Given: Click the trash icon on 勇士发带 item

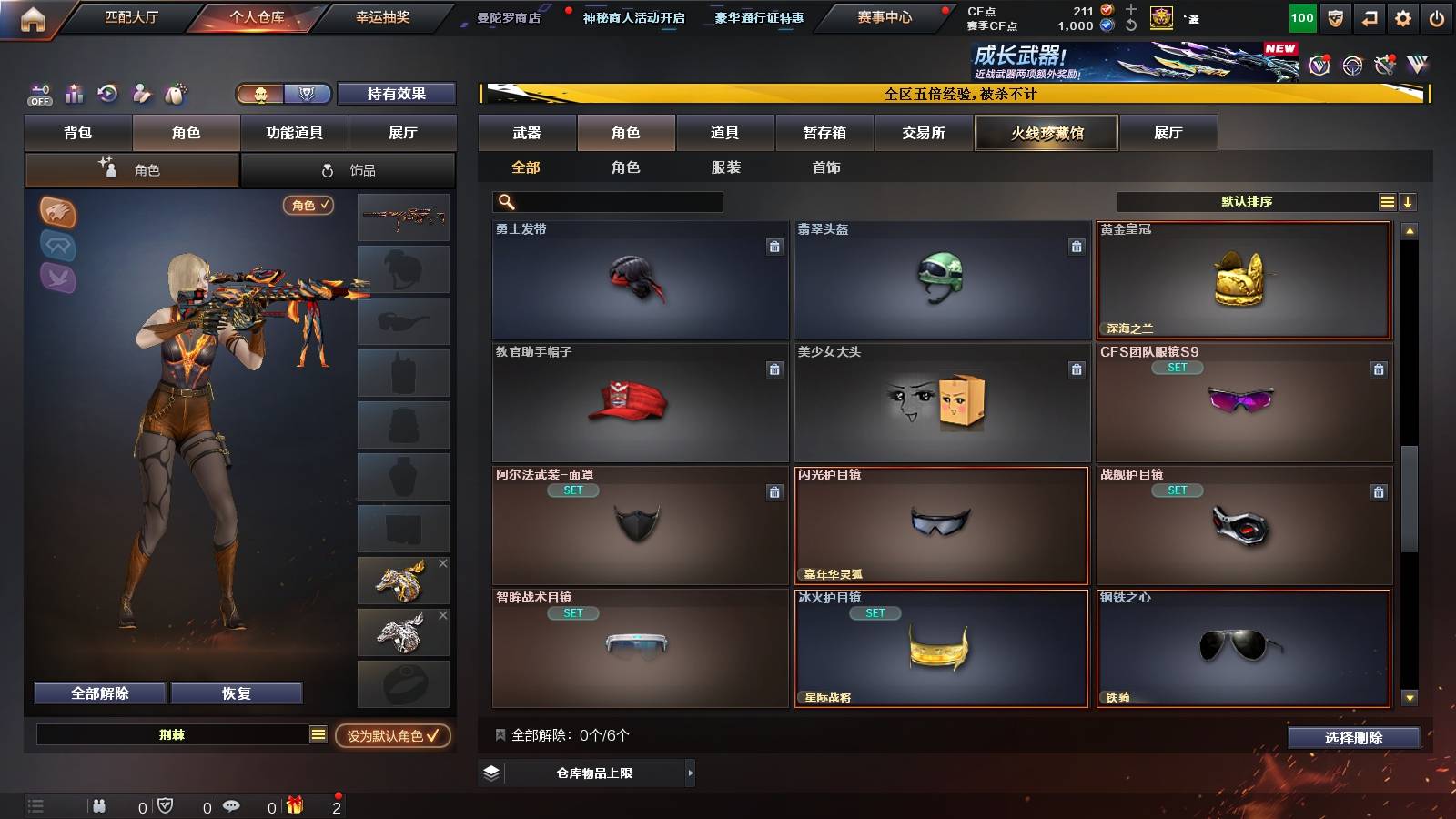Looking at the screenshot, I should [x=773, y=246].
